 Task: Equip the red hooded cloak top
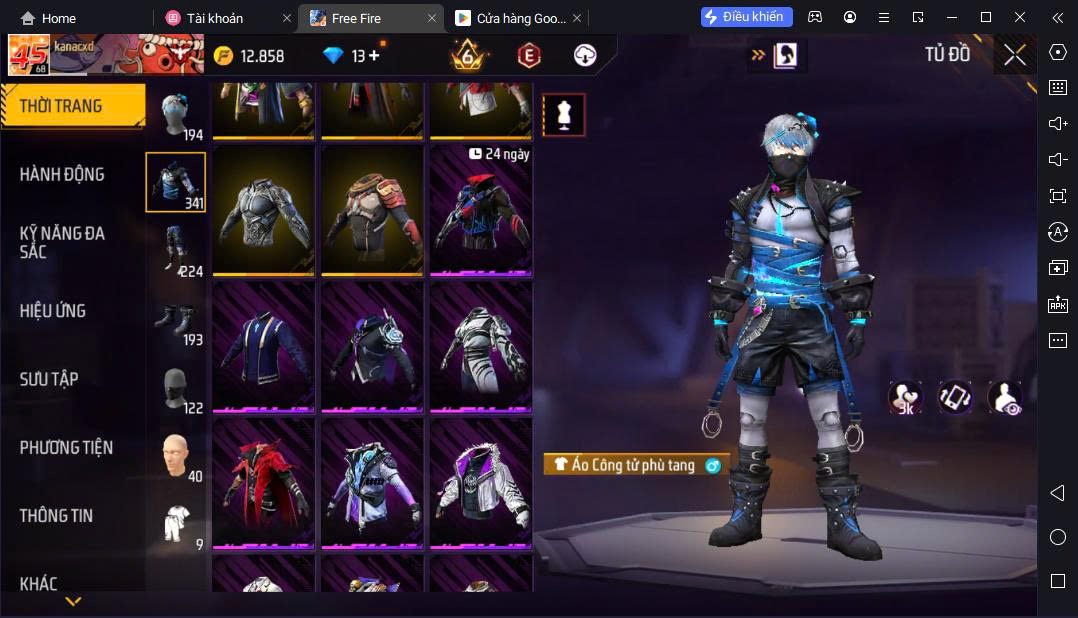pos(264,482)
